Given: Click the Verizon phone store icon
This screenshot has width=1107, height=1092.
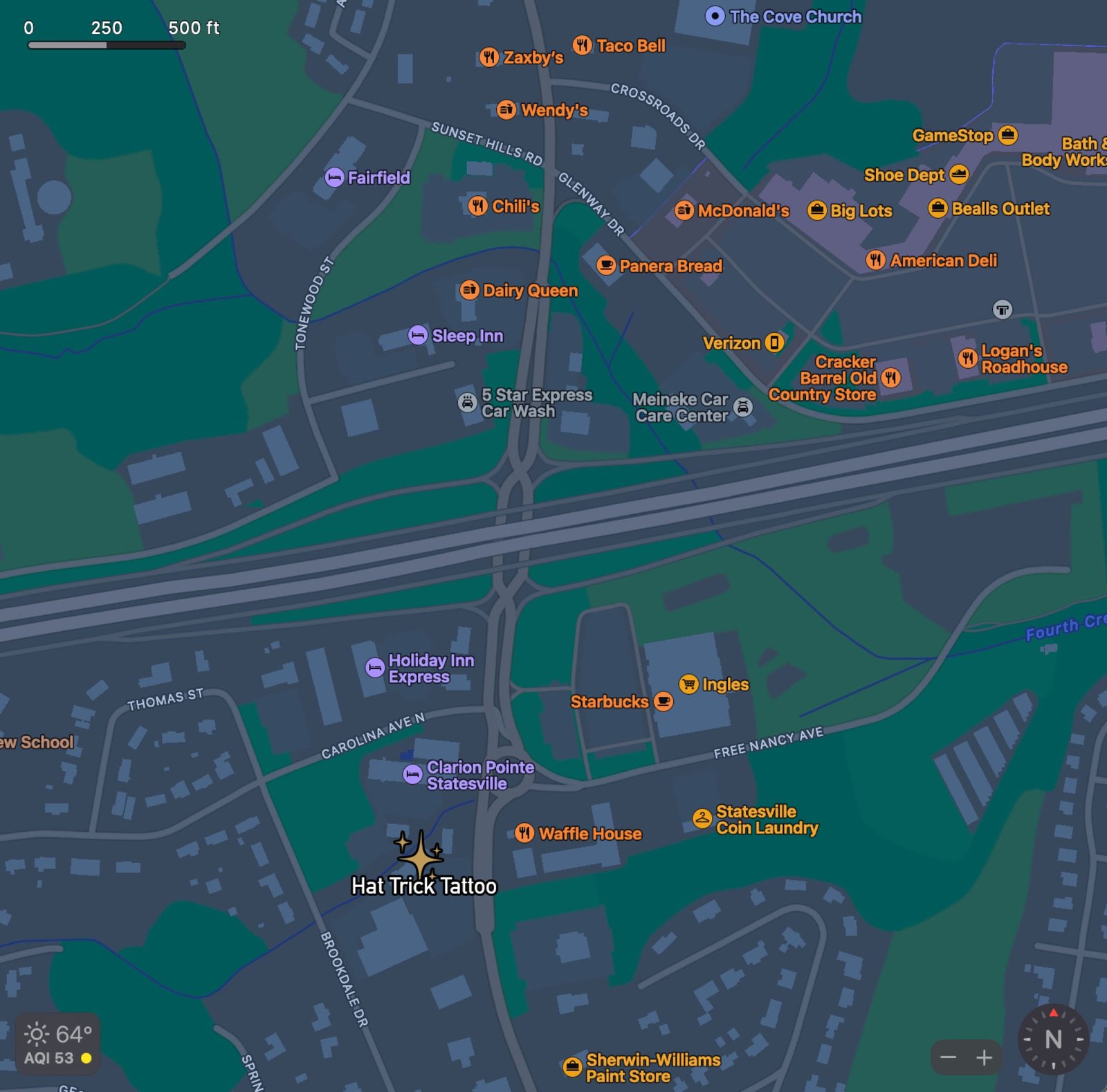Looking at the screenshot, I should (x=775, y=343).
